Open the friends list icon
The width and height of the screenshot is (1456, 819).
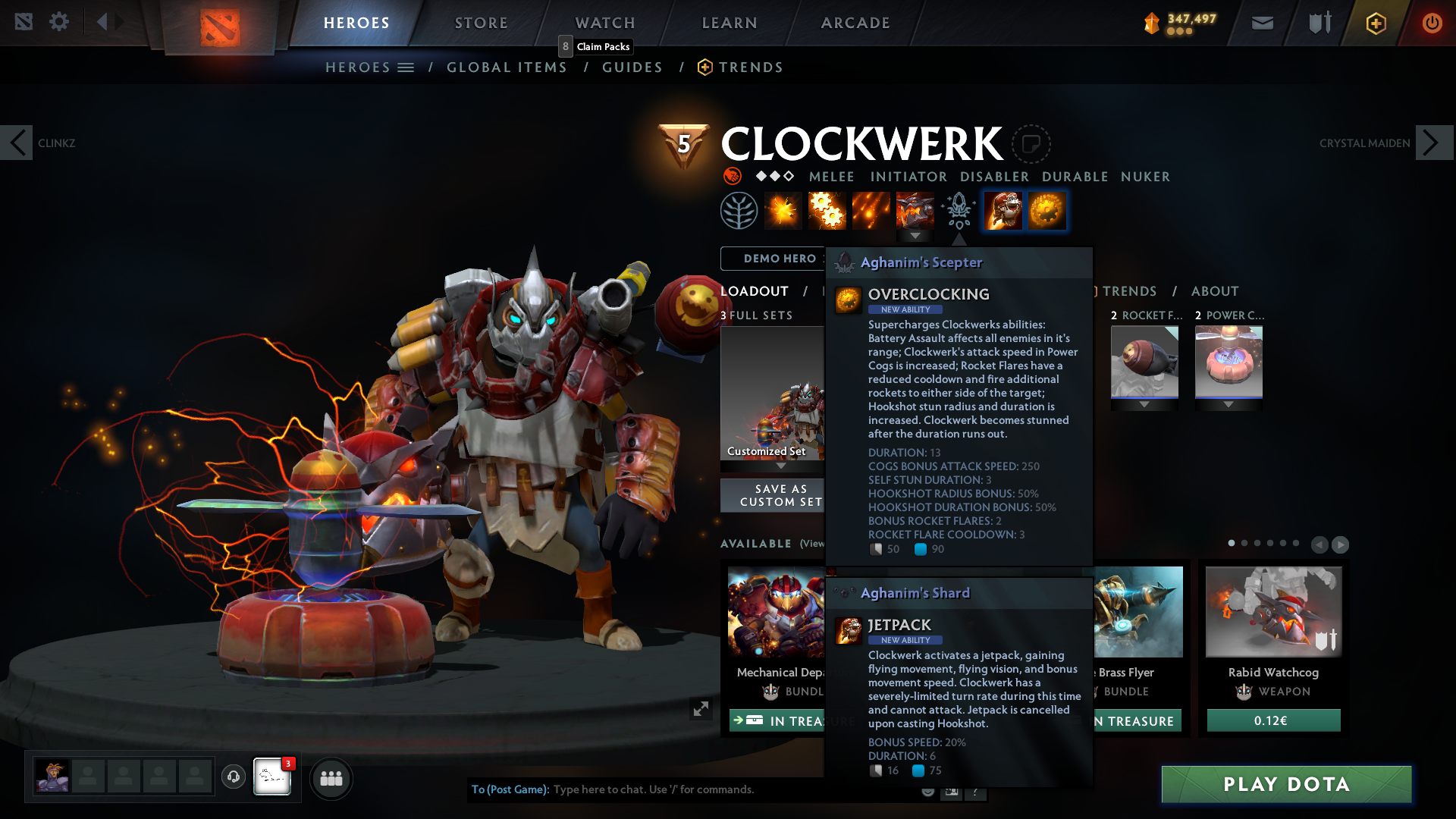point(331,778)
